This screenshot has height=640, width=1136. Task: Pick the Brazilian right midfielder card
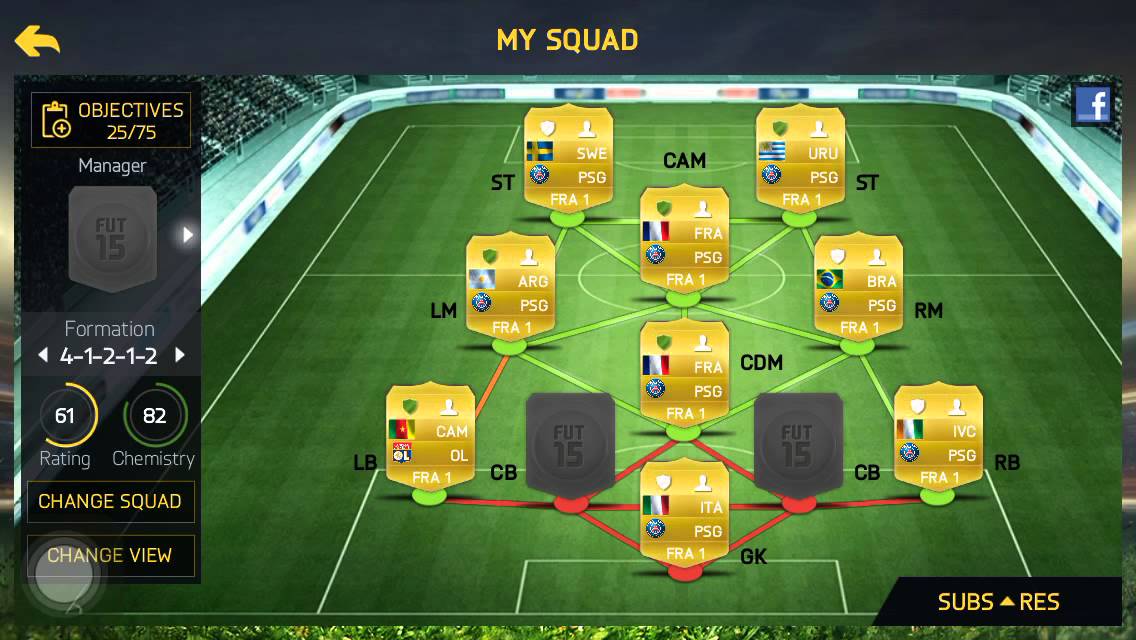coord(858,285)
